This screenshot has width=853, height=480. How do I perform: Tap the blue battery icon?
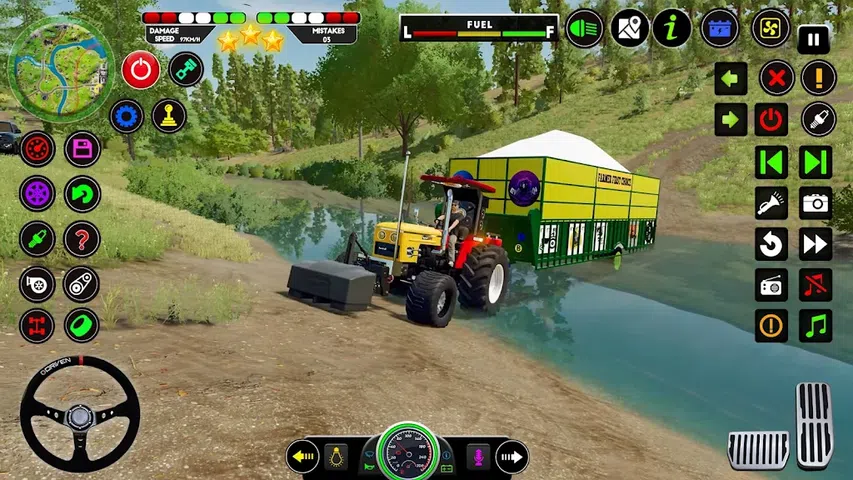[720, 28]
